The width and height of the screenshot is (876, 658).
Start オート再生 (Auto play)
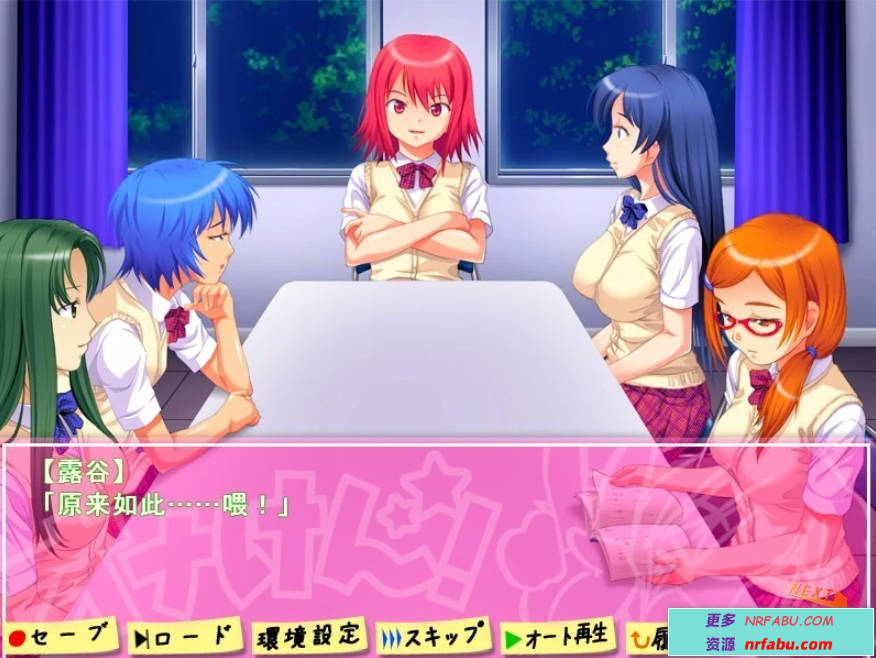coord(556,635)
